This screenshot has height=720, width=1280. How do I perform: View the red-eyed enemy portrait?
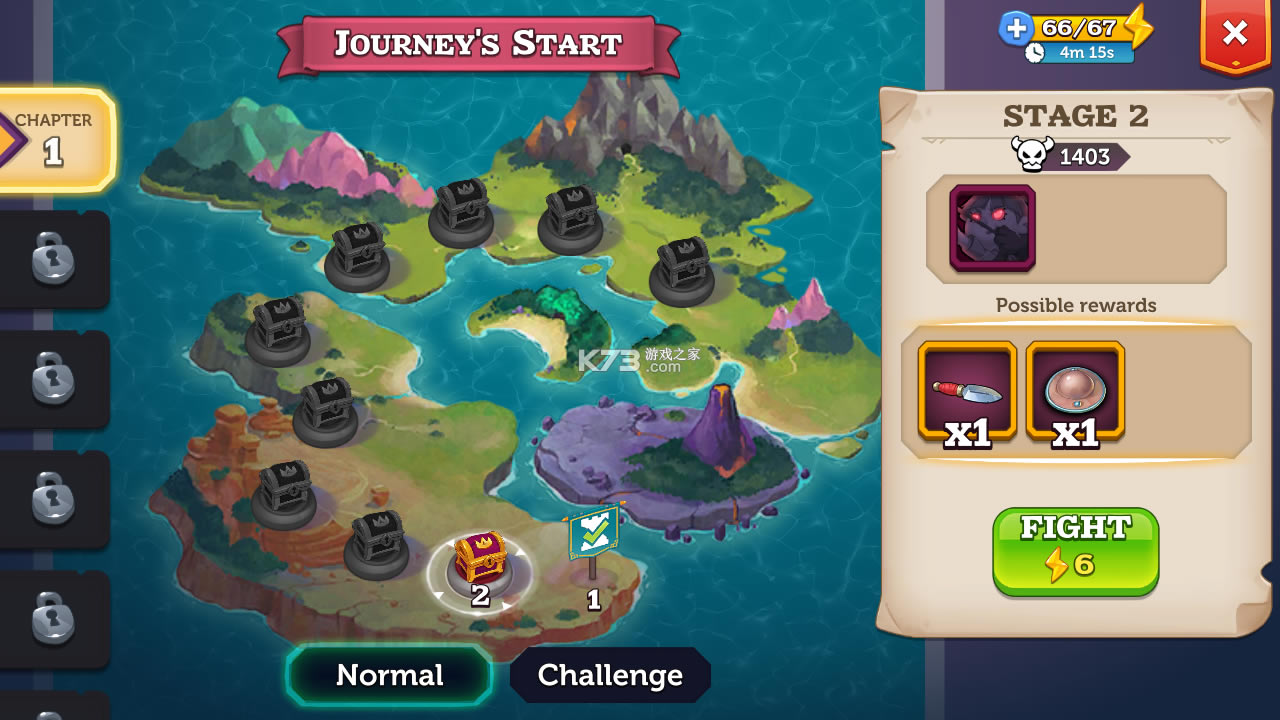[x=992, y=228]
